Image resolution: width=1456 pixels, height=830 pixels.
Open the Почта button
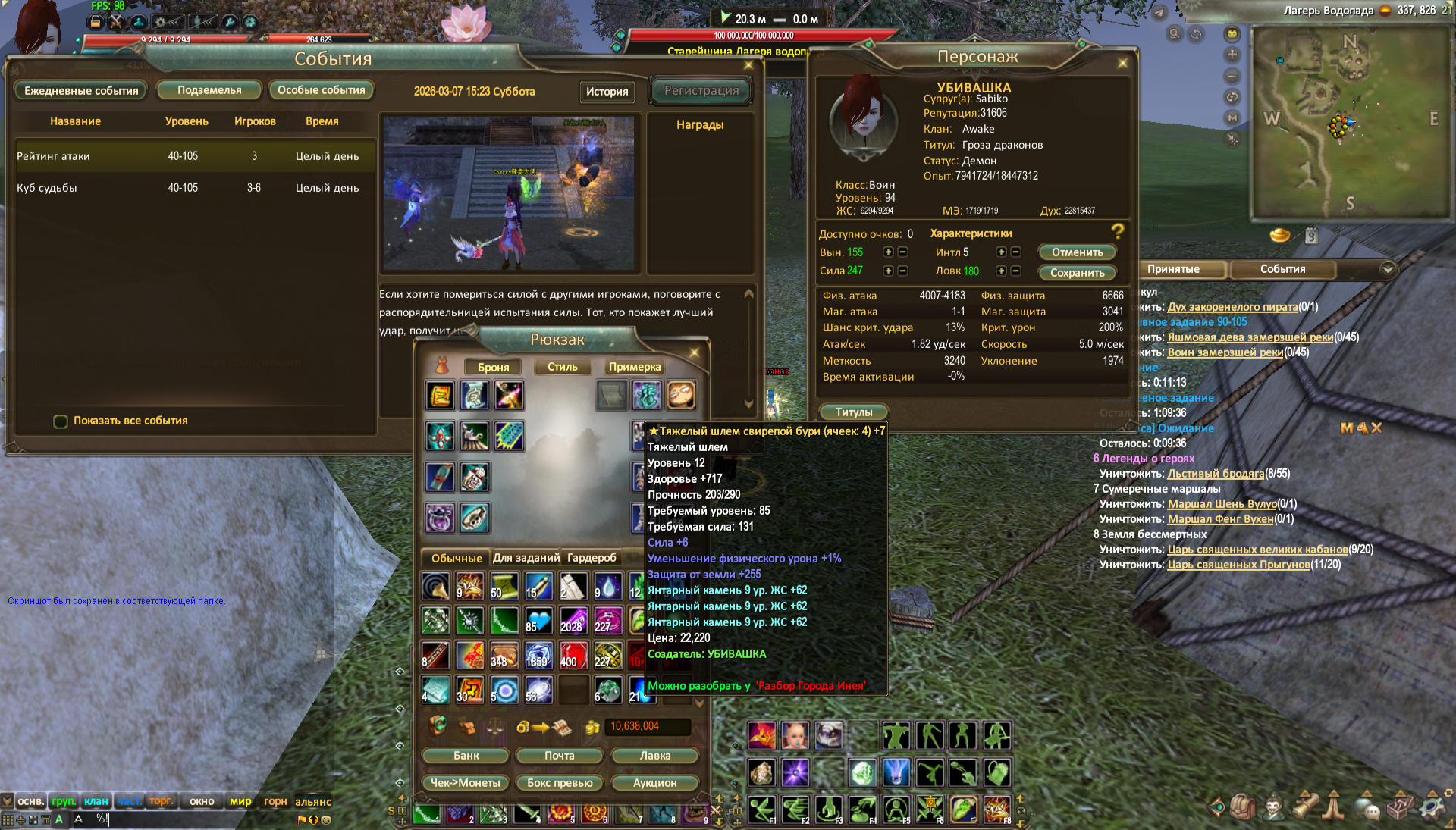559,756
